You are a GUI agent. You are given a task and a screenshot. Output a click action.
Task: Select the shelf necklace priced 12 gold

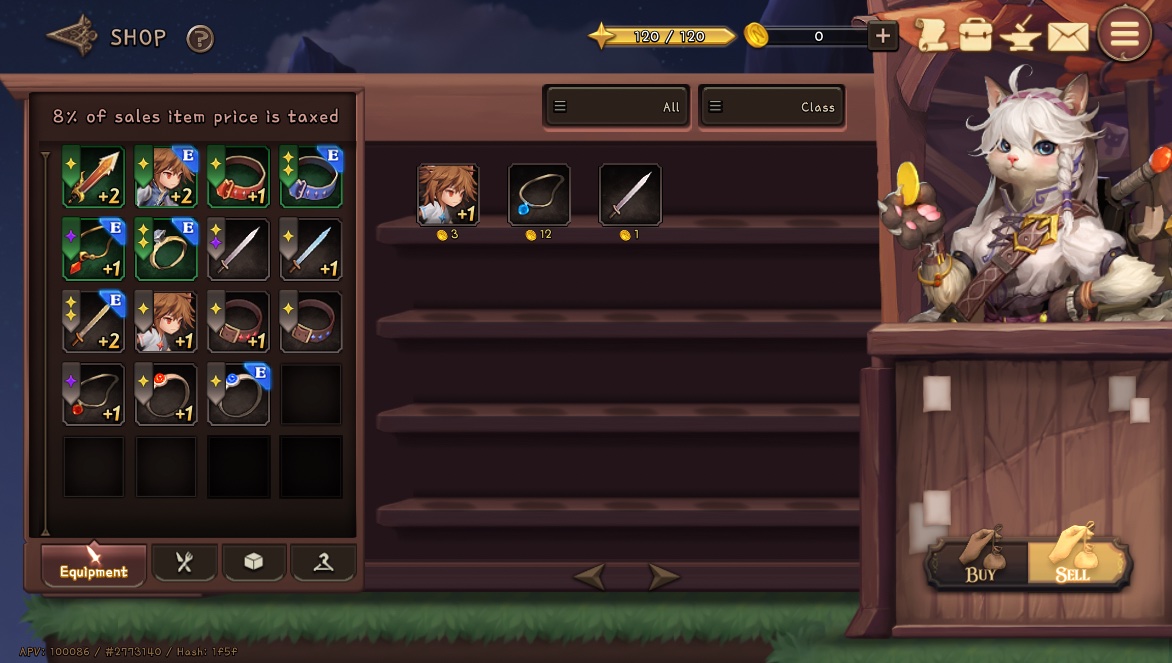point(539,195)
